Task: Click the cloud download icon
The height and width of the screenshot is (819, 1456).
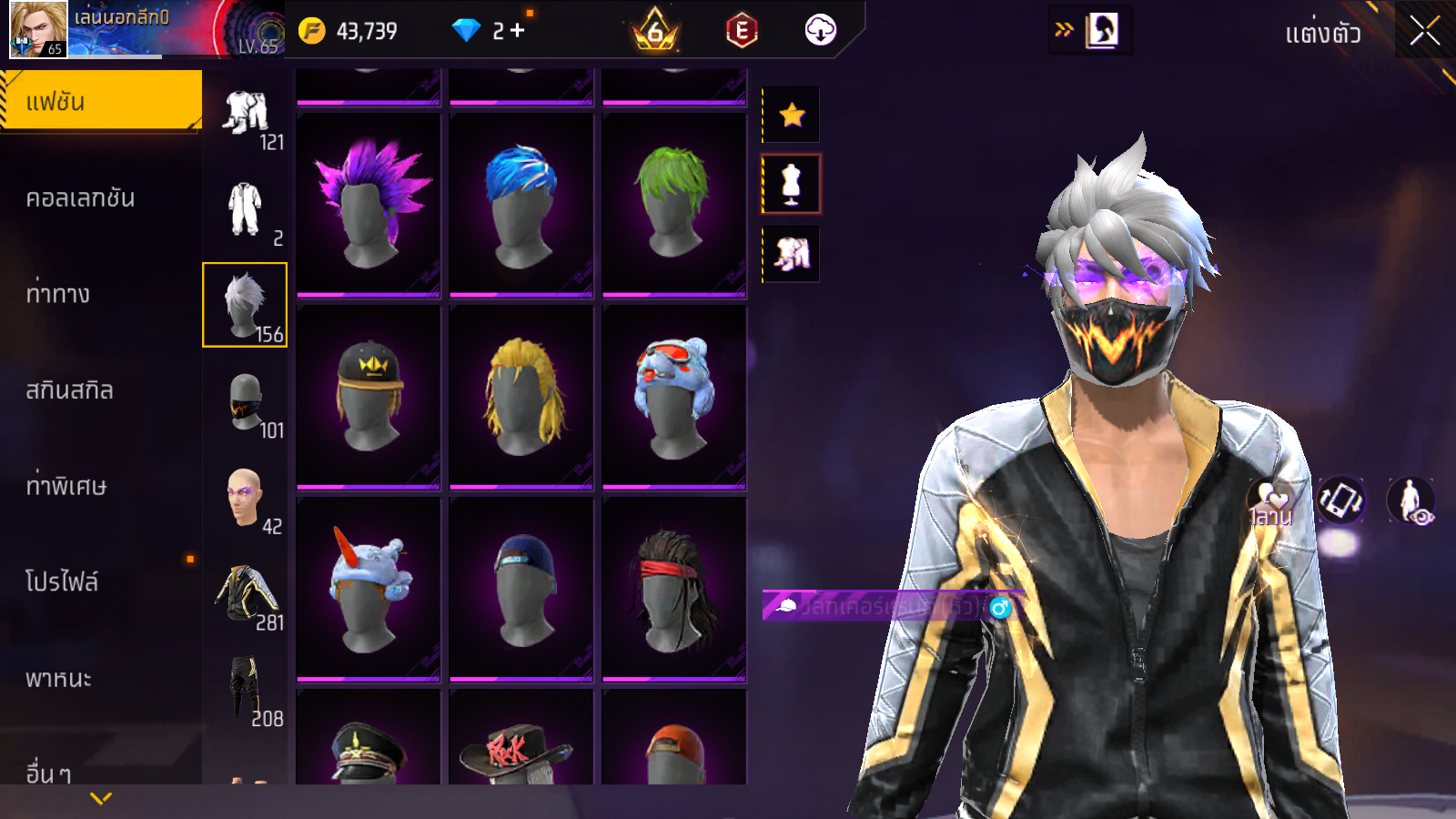Action: point(820,30)
